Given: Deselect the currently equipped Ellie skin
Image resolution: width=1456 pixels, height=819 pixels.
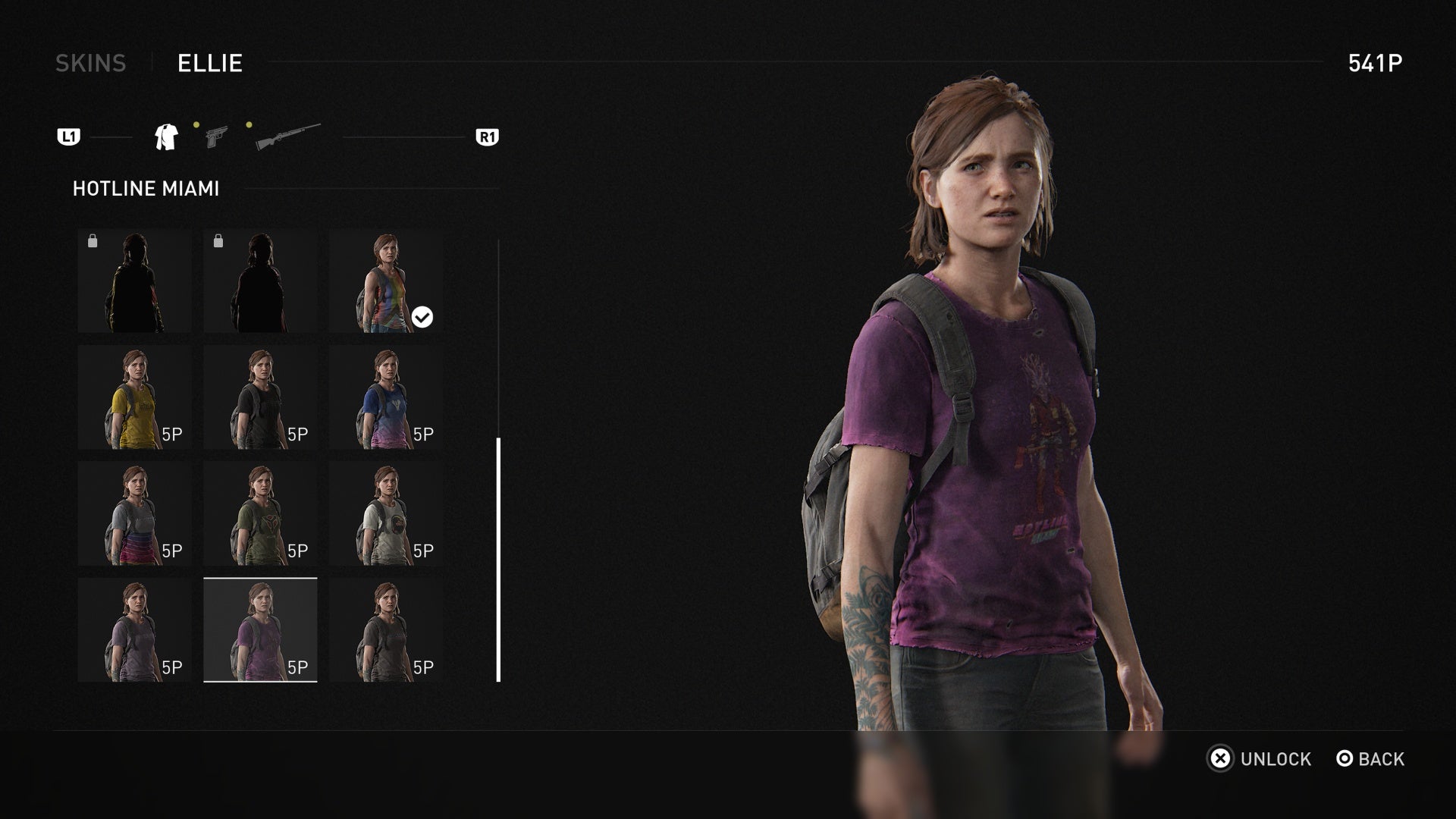Looking at the screenshot, I should tap(387, 282).
